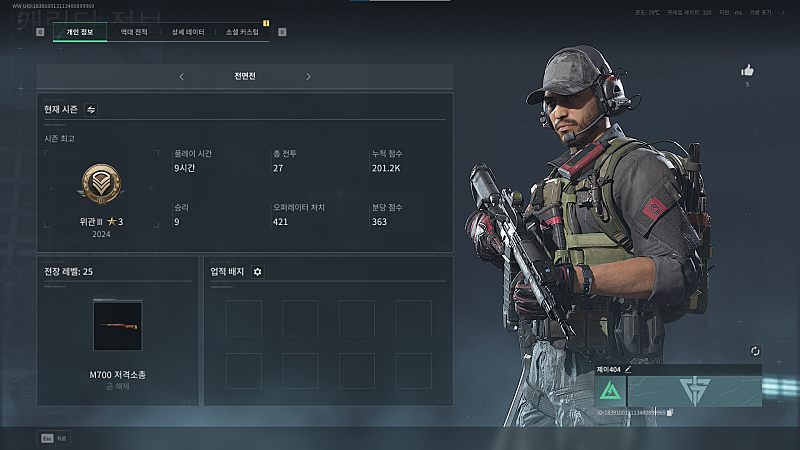The width and height of the screenshot is (800, 450).
Task: Click the right arrow beside 전면전
Action: coord(308,76)
